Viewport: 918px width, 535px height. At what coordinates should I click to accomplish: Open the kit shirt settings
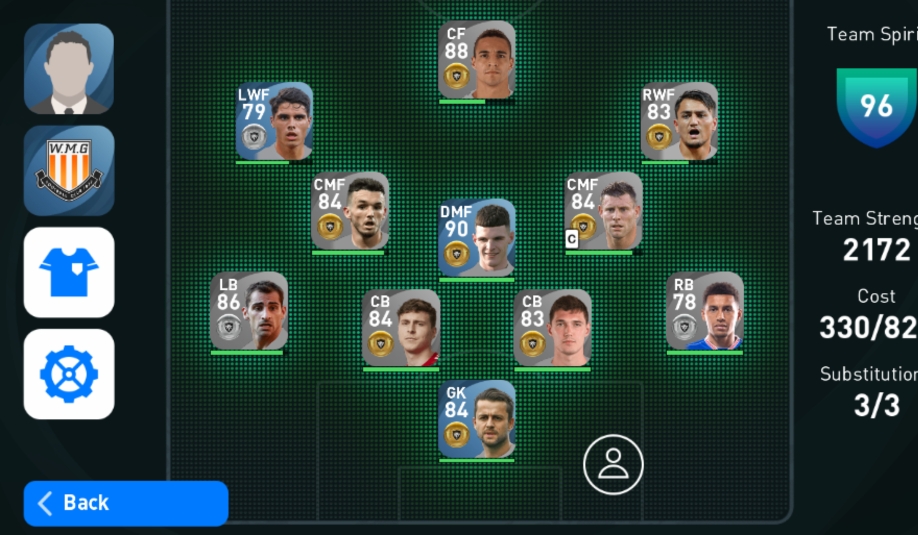pyautogui.click(x=69, y=272)
